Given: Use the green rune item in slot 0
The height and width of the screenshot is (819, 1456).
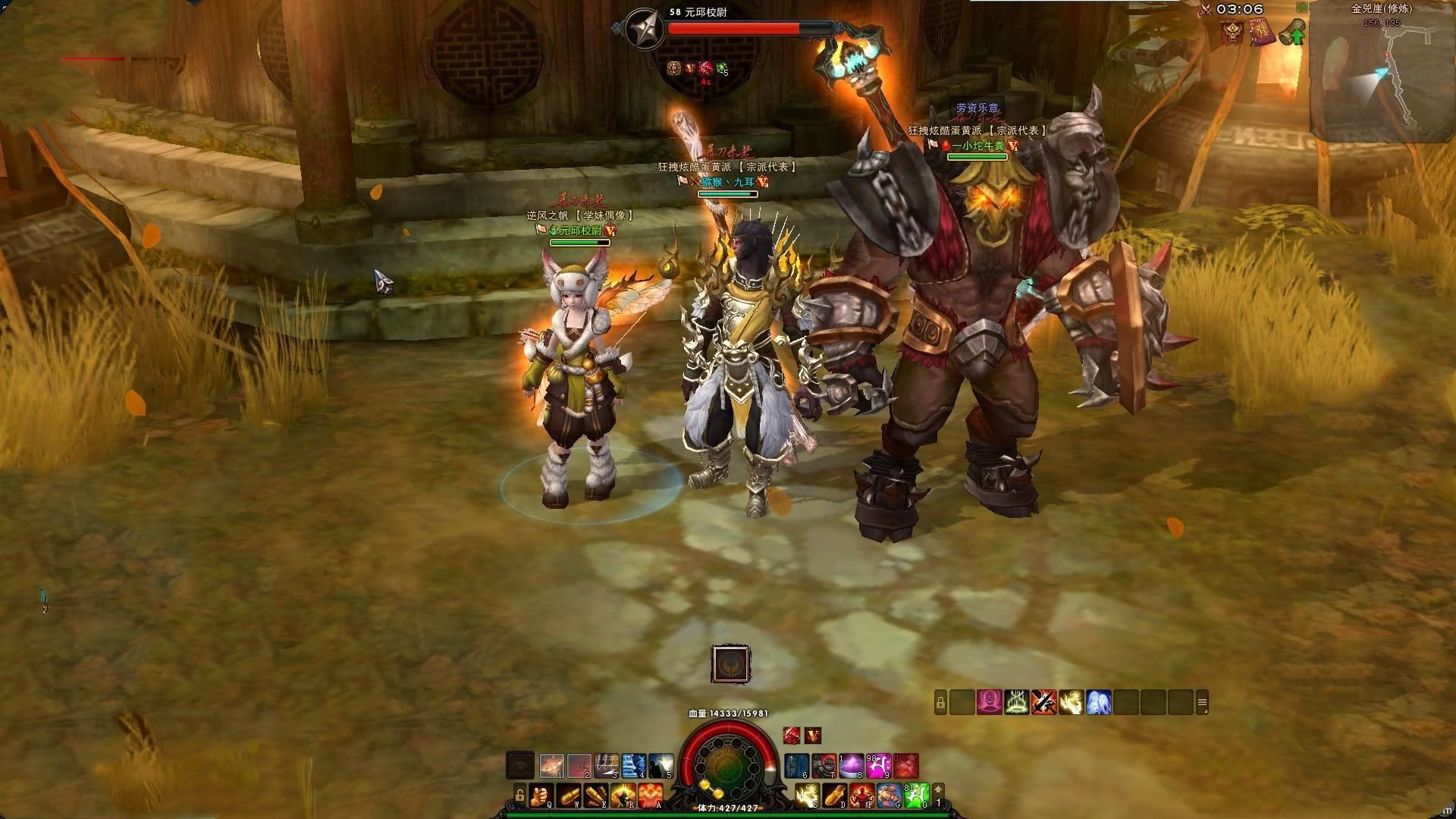Looking at the screenshot, I should click(916, 795).
